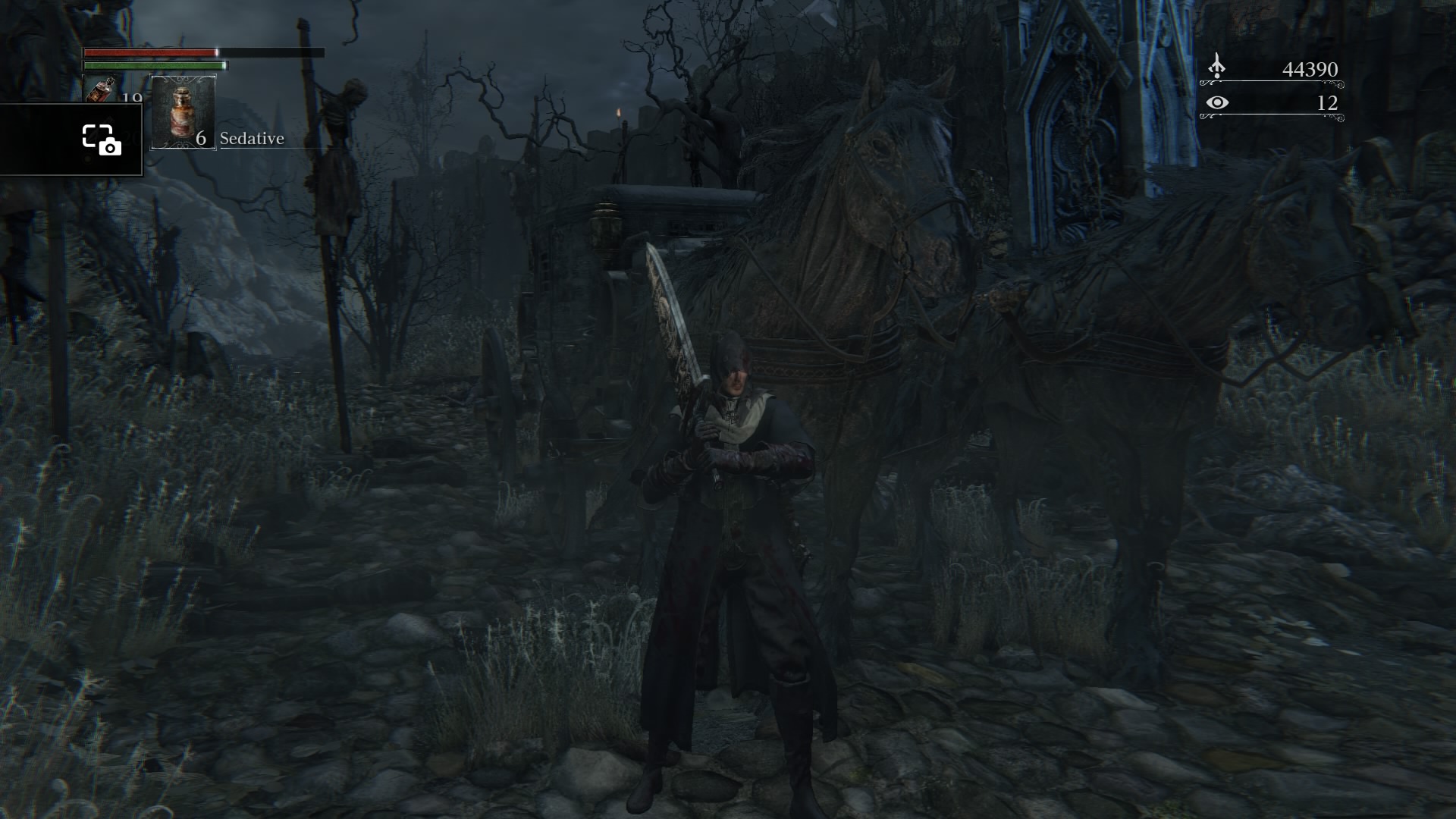This screenshot has width=1456, height=819.
Task: Open the screenshot capture notification
Action: tap(101, 140)
